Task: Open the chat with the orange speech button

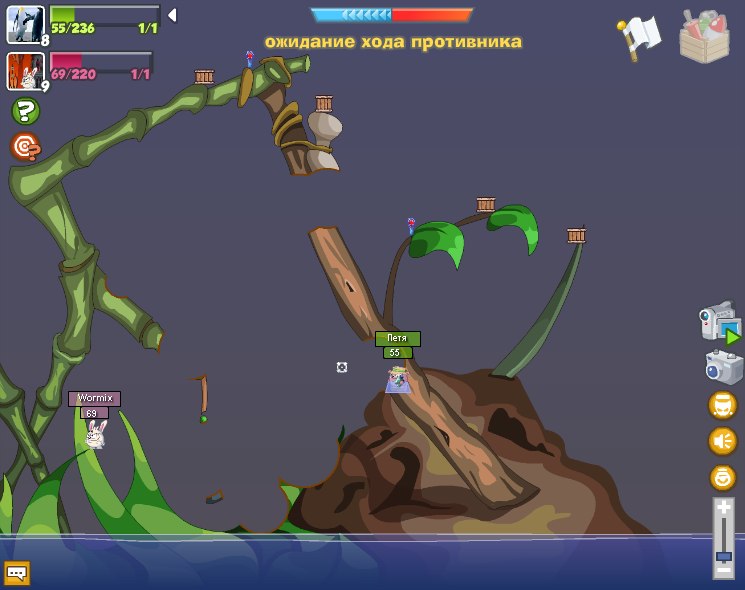Action: (x=17, y=573)
